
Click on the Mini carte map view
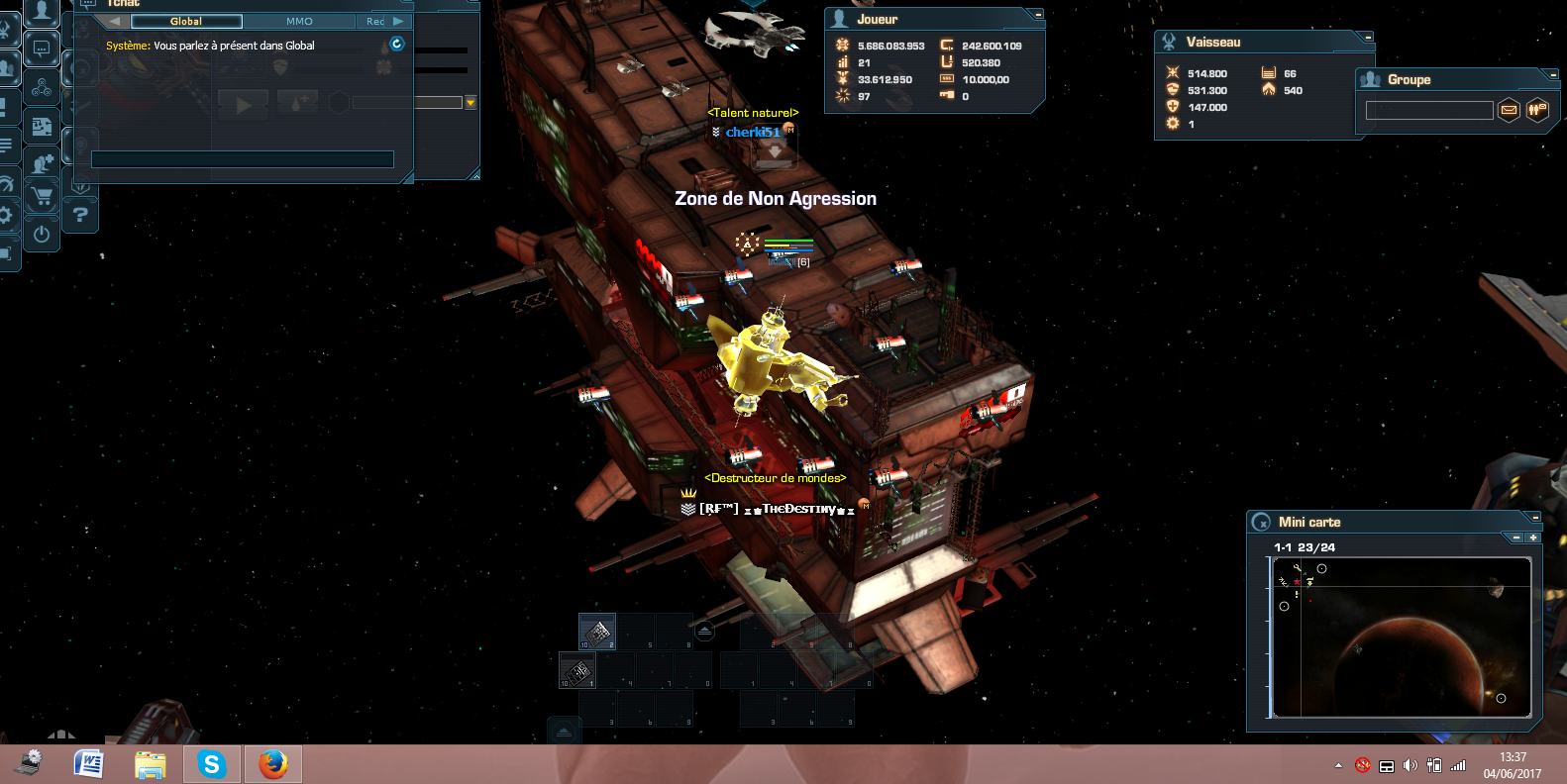point(1402,637)
